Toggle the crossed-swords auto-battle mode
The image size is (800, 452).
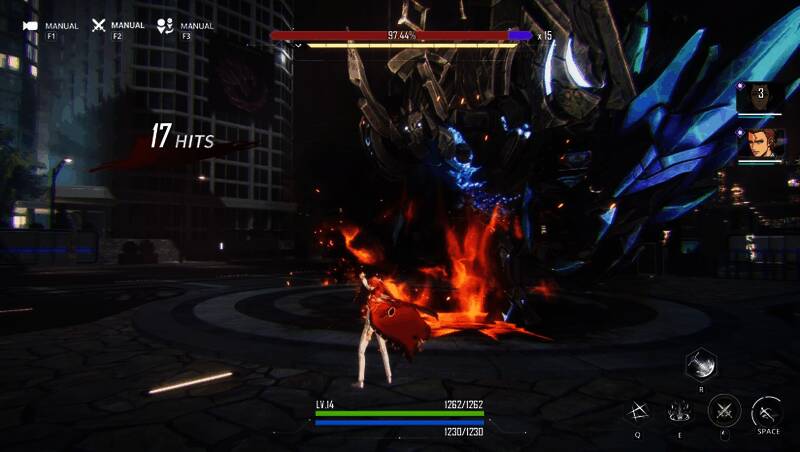99,26
